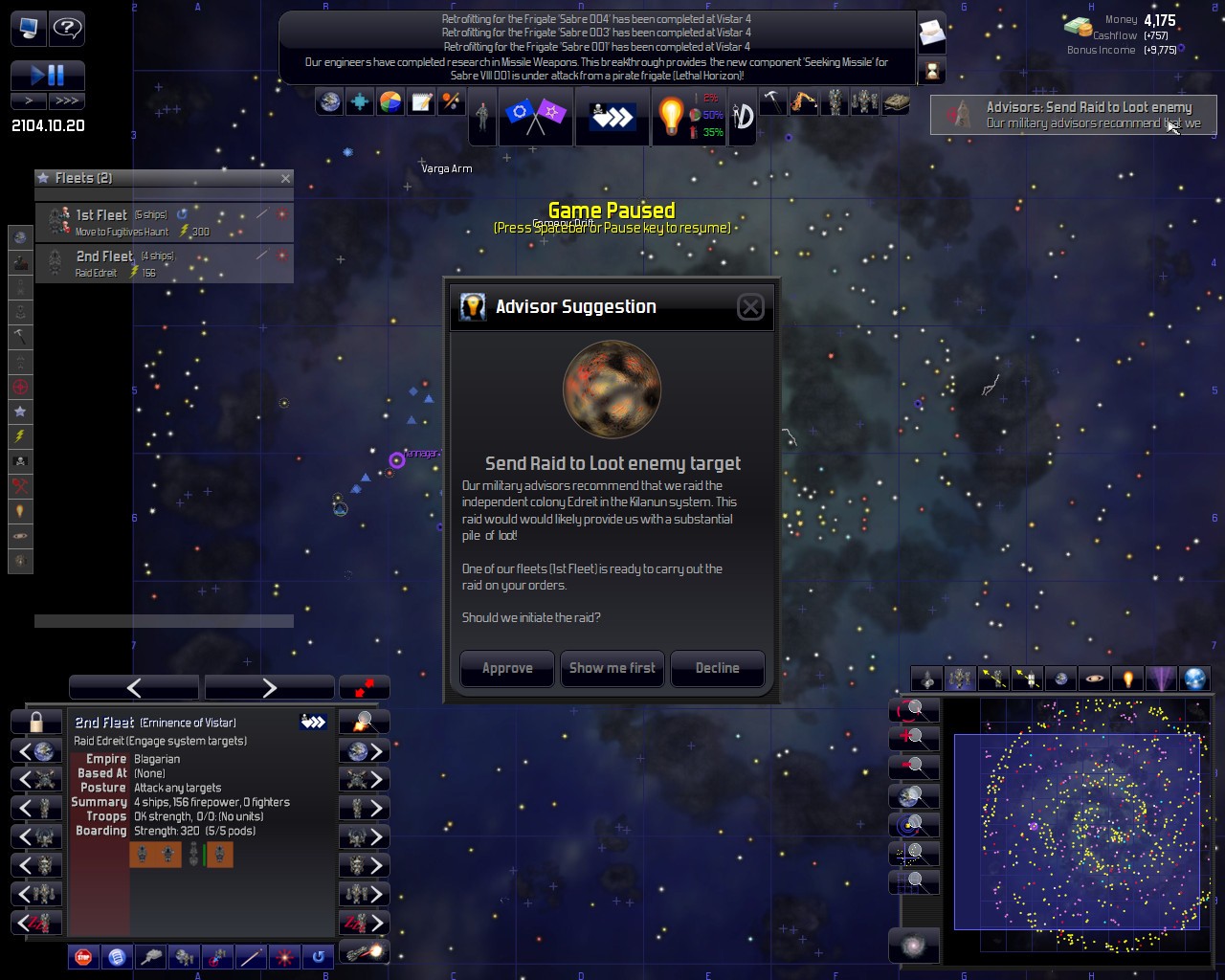Approve the advisor's raid suggestion
Image resolution: width=1225 pixels, height=980 pixels.
click(x=507, y=668)
